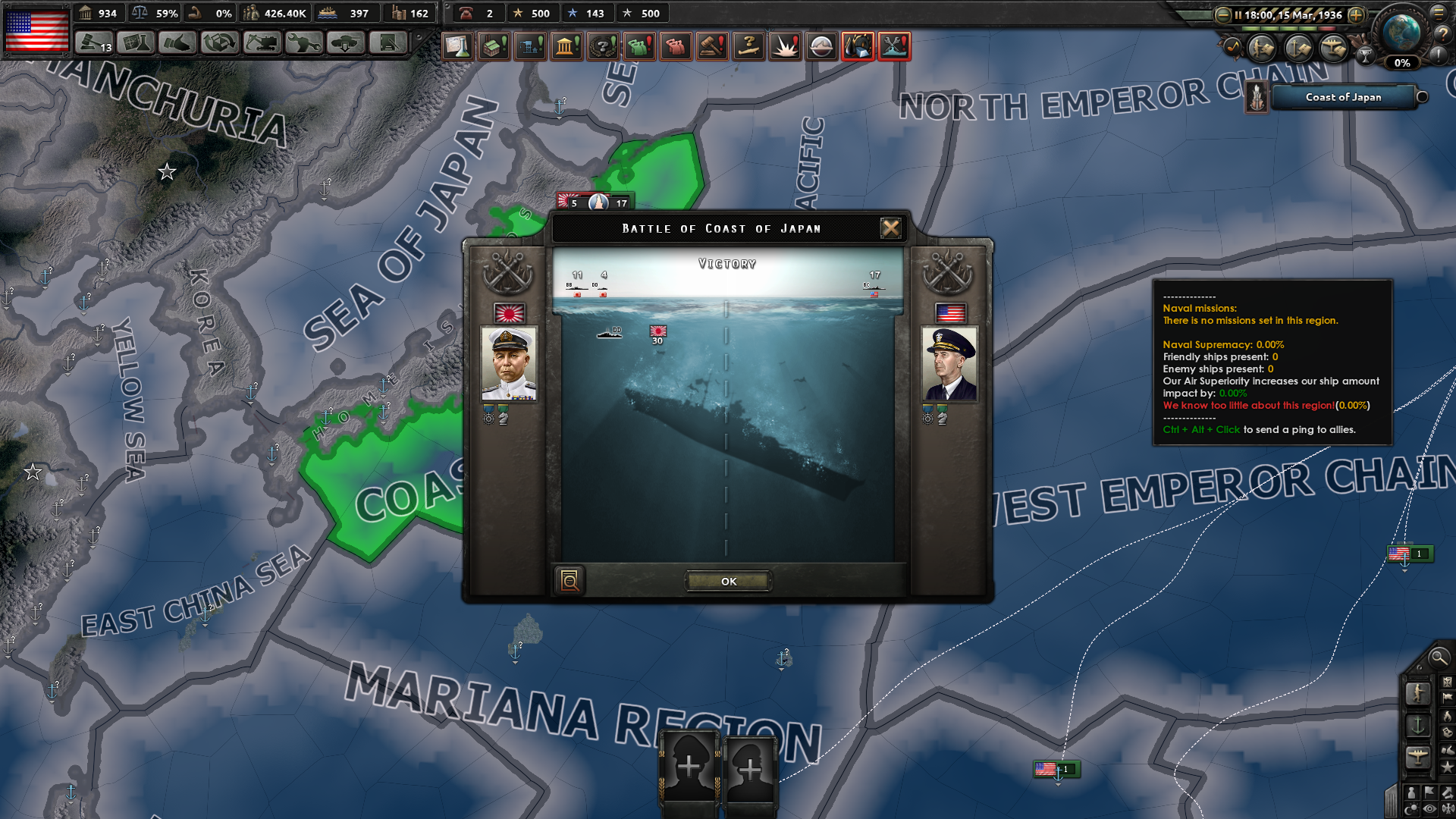1456x819 pixels.
Task: Click the laws gavel icon showing 13
Action: [x=95, y=43]
